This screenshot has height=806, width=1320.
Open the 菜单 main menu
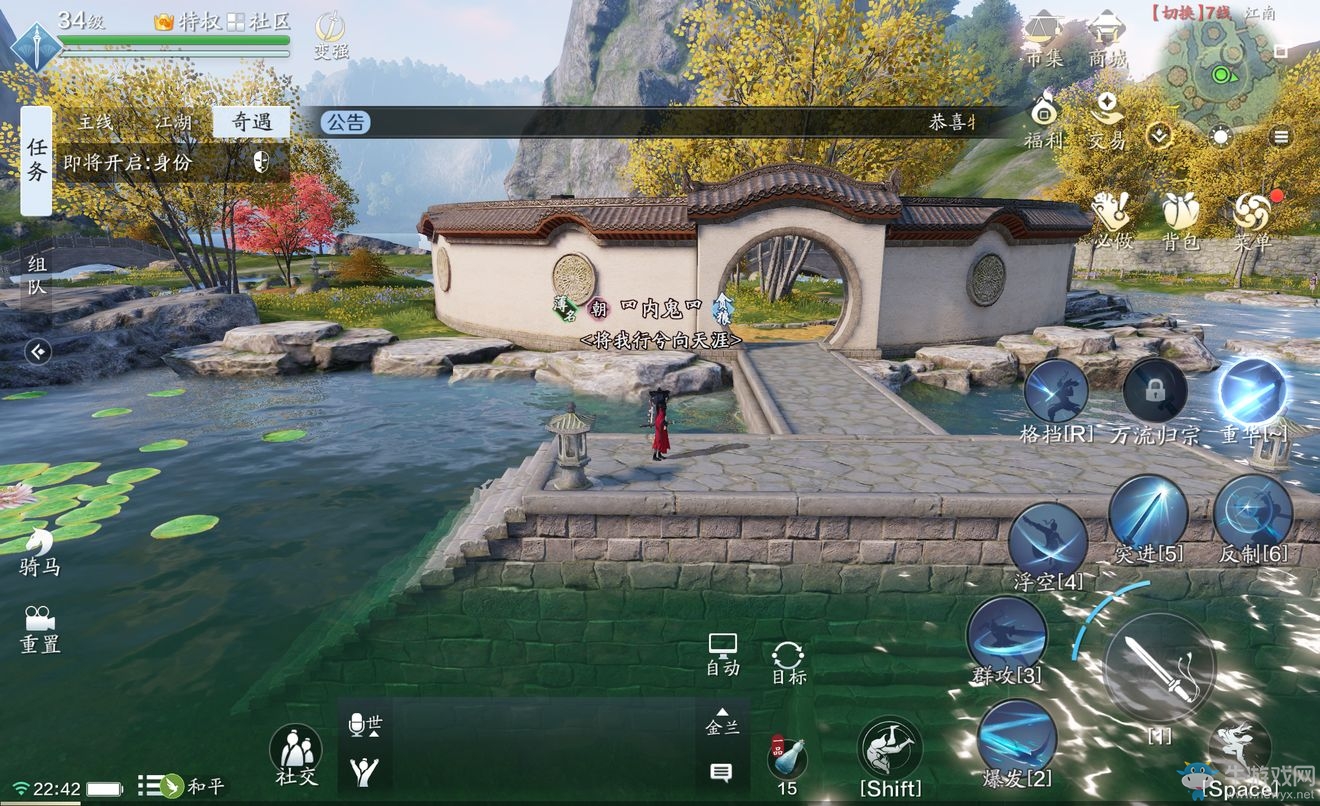tap(1251, 215)
